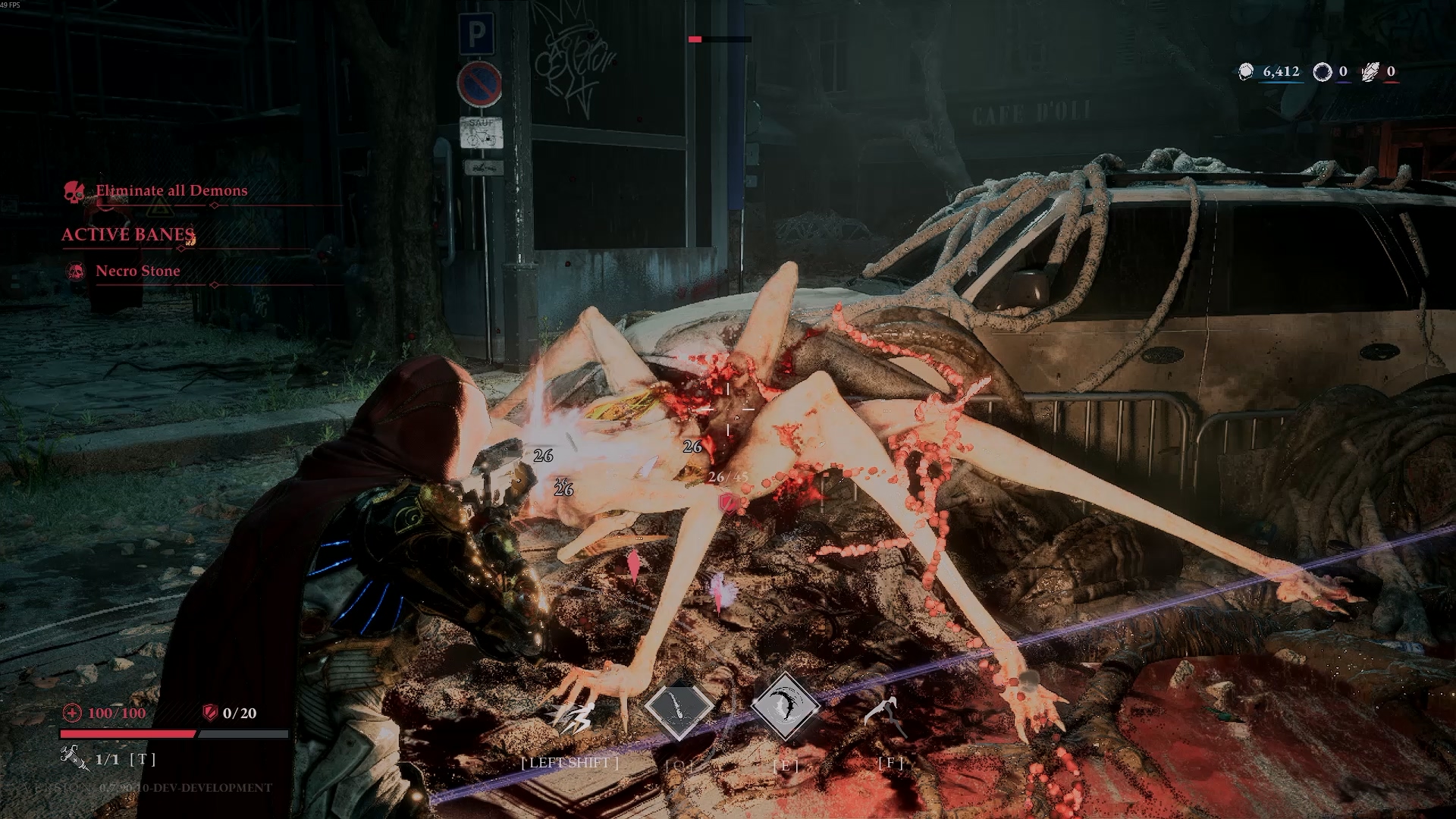Open the Eliminate all Demons objective
Screen dimensions: 1456x819
[171, 191]
